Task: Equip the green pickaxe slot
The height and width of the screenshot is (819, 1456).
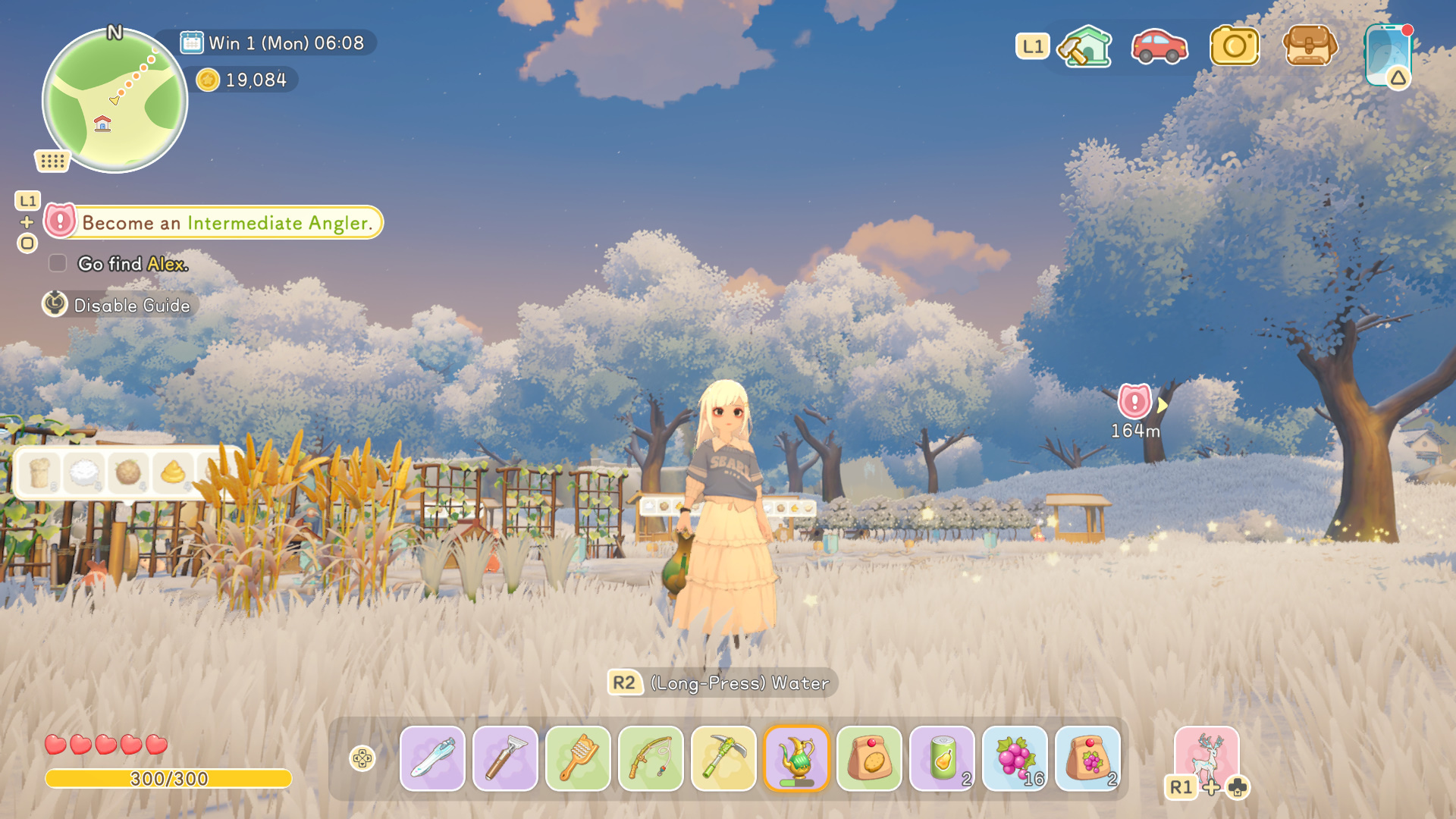Action: click(723, 758)
